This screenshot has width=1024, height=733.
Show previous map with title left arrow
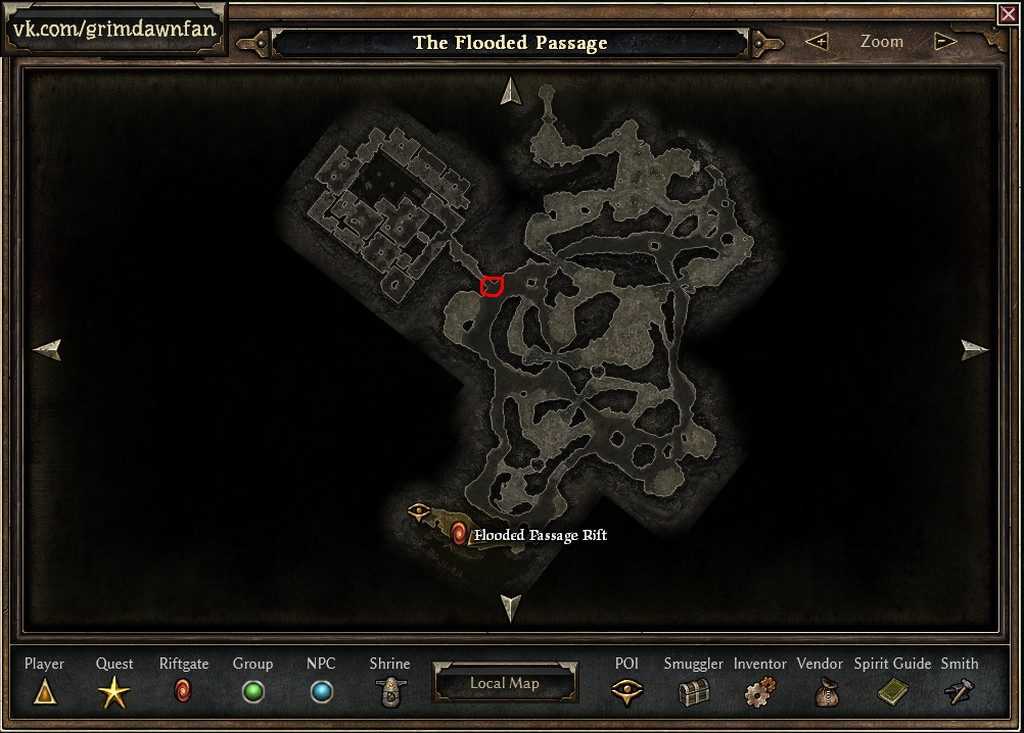click(253, 43)
